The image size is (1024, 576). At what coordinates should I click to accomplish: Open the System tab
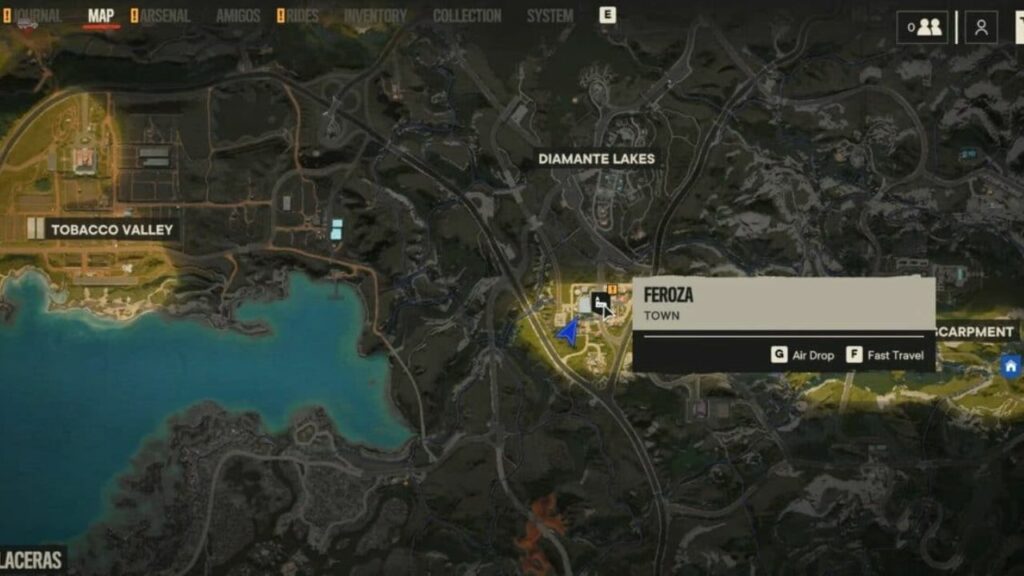[550, 16]
